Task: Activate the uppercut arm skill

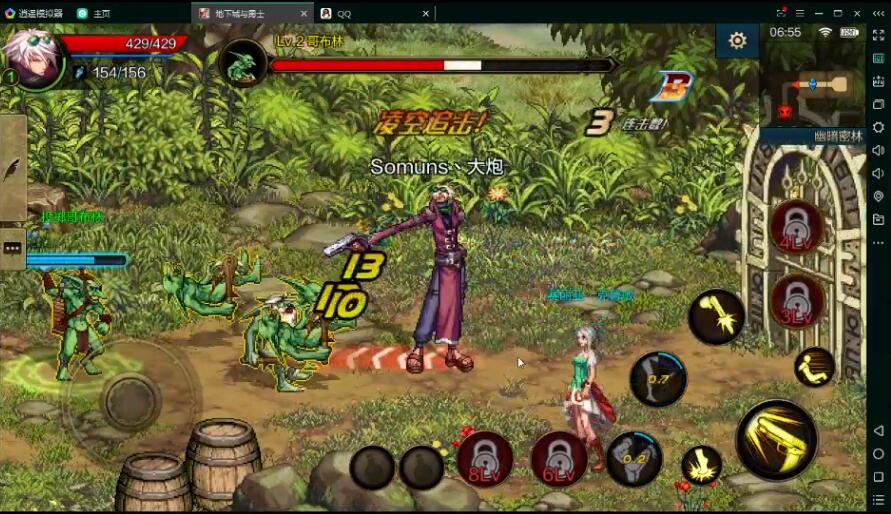Action: point(716,317)
